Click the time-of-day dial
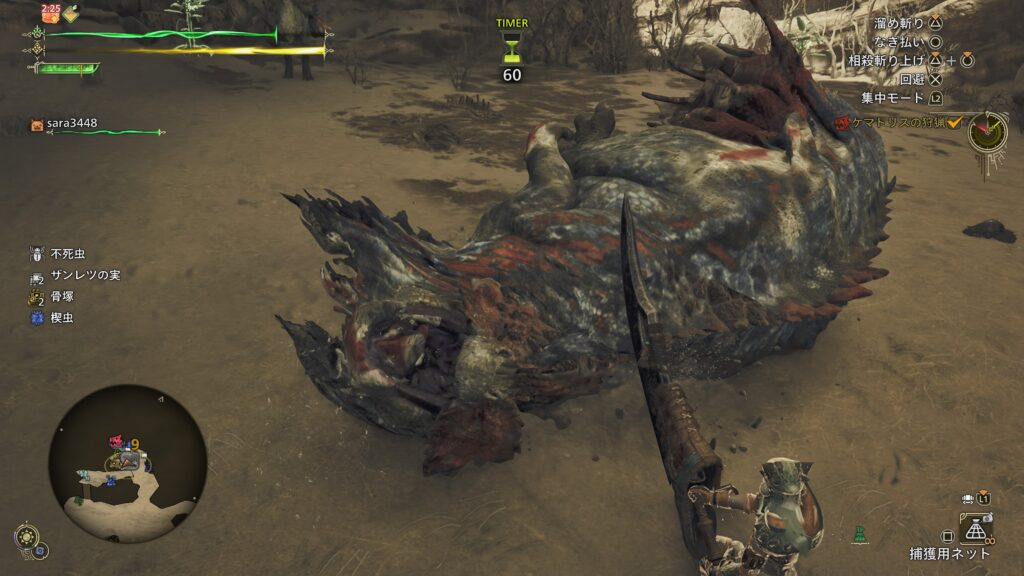Viewport: 1024px width, 576px height. click(988, 131)
